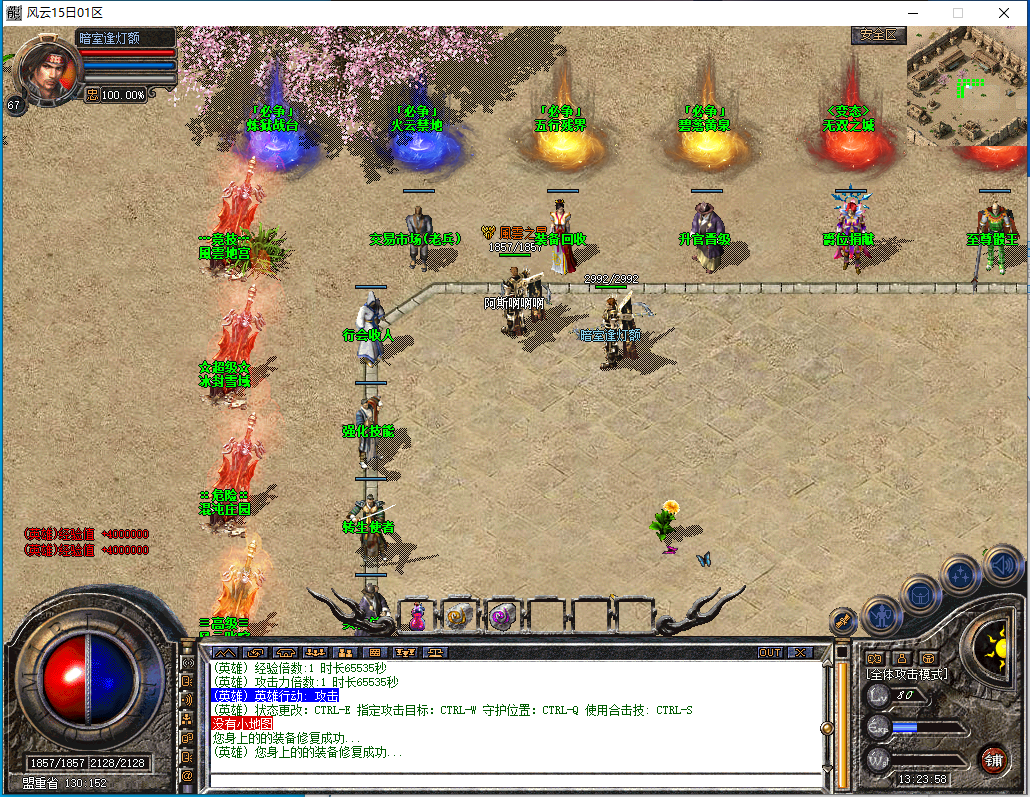Switch the attack mode text 全体攻击模式
The width and height of the screenshot is (1030, 797).
[907, 675]
